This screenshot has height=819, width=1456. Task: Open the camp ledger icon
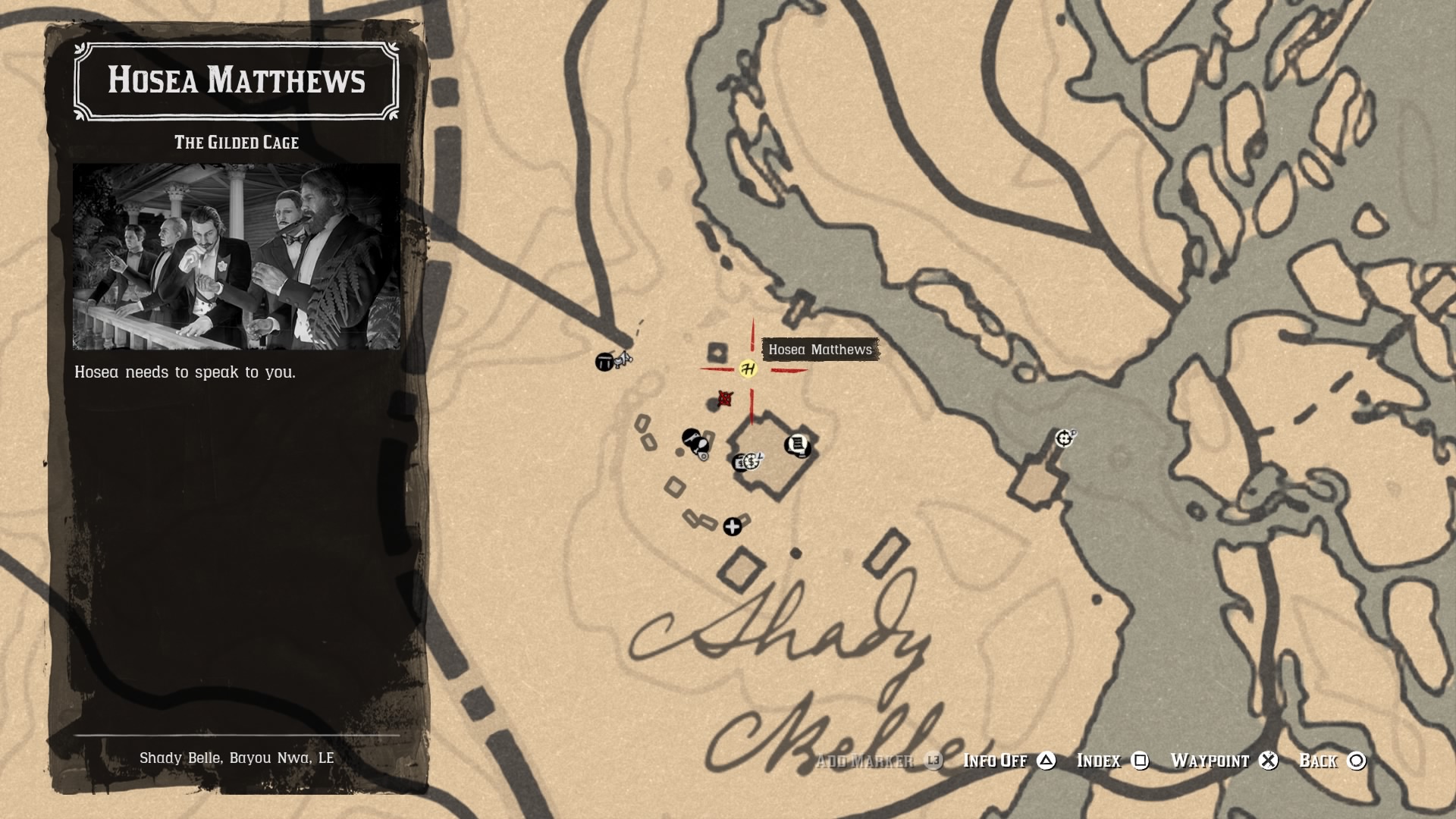click(797, 444)
